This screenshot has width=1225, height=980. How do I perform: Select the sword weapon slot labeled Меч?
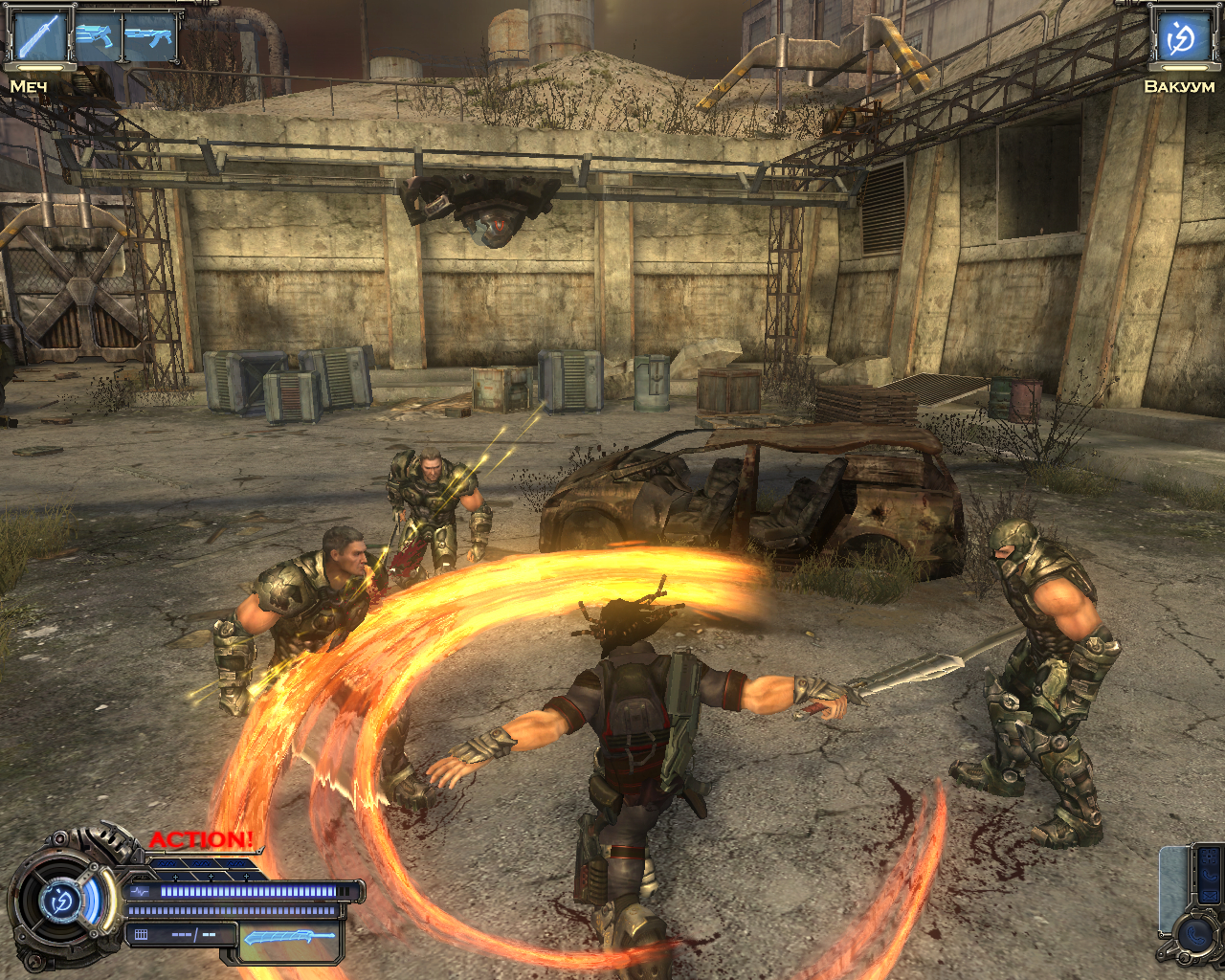click(38, 36)
